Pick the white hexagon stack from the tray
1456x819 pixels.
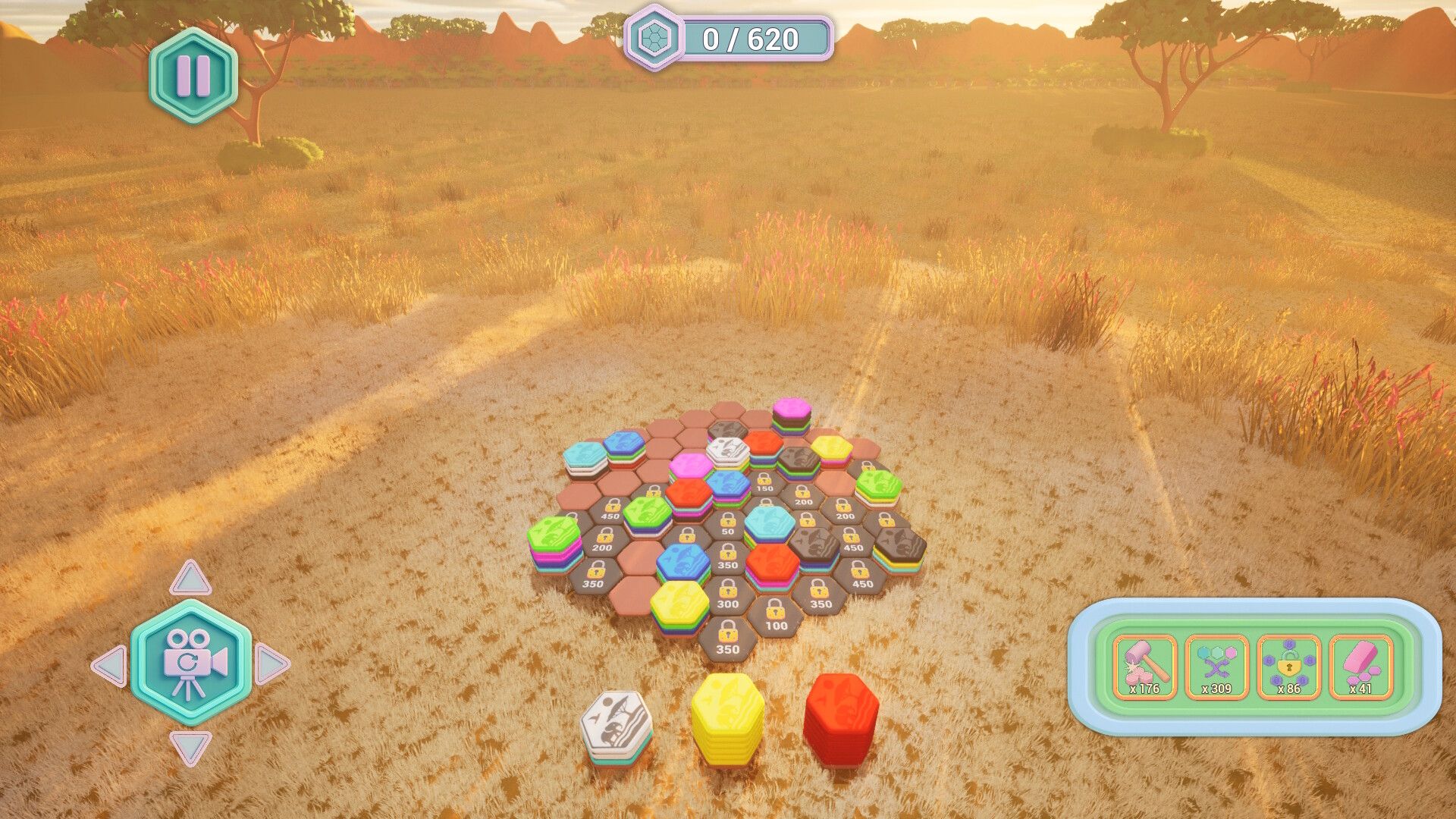[x=616, y=726]
